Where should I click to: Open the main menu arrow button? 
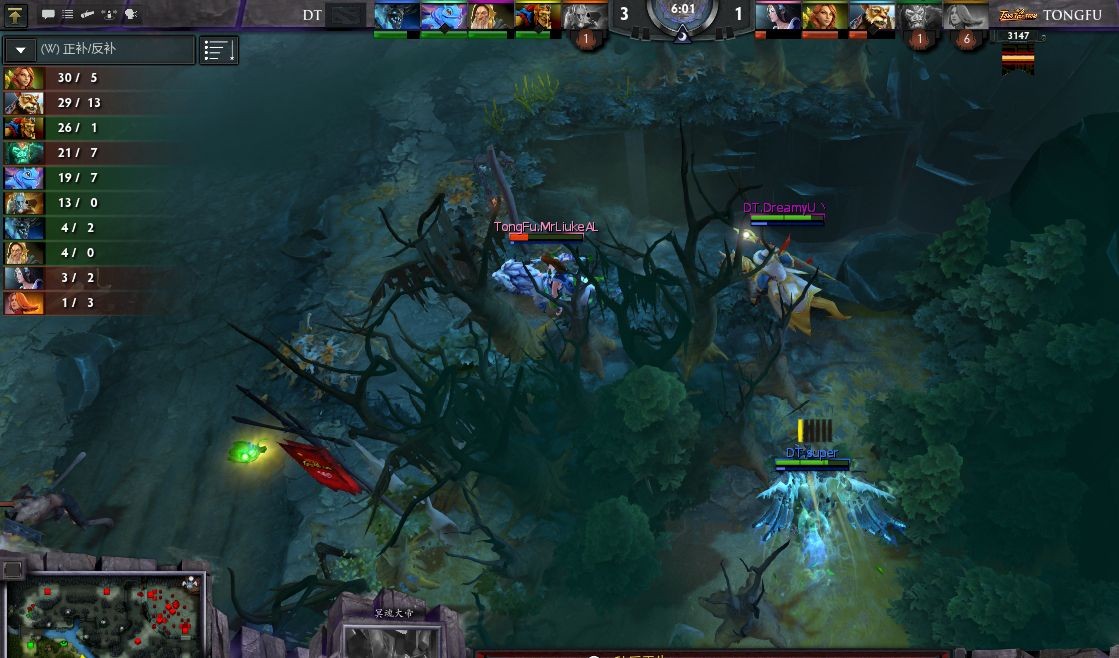click(x=15, y=15)
